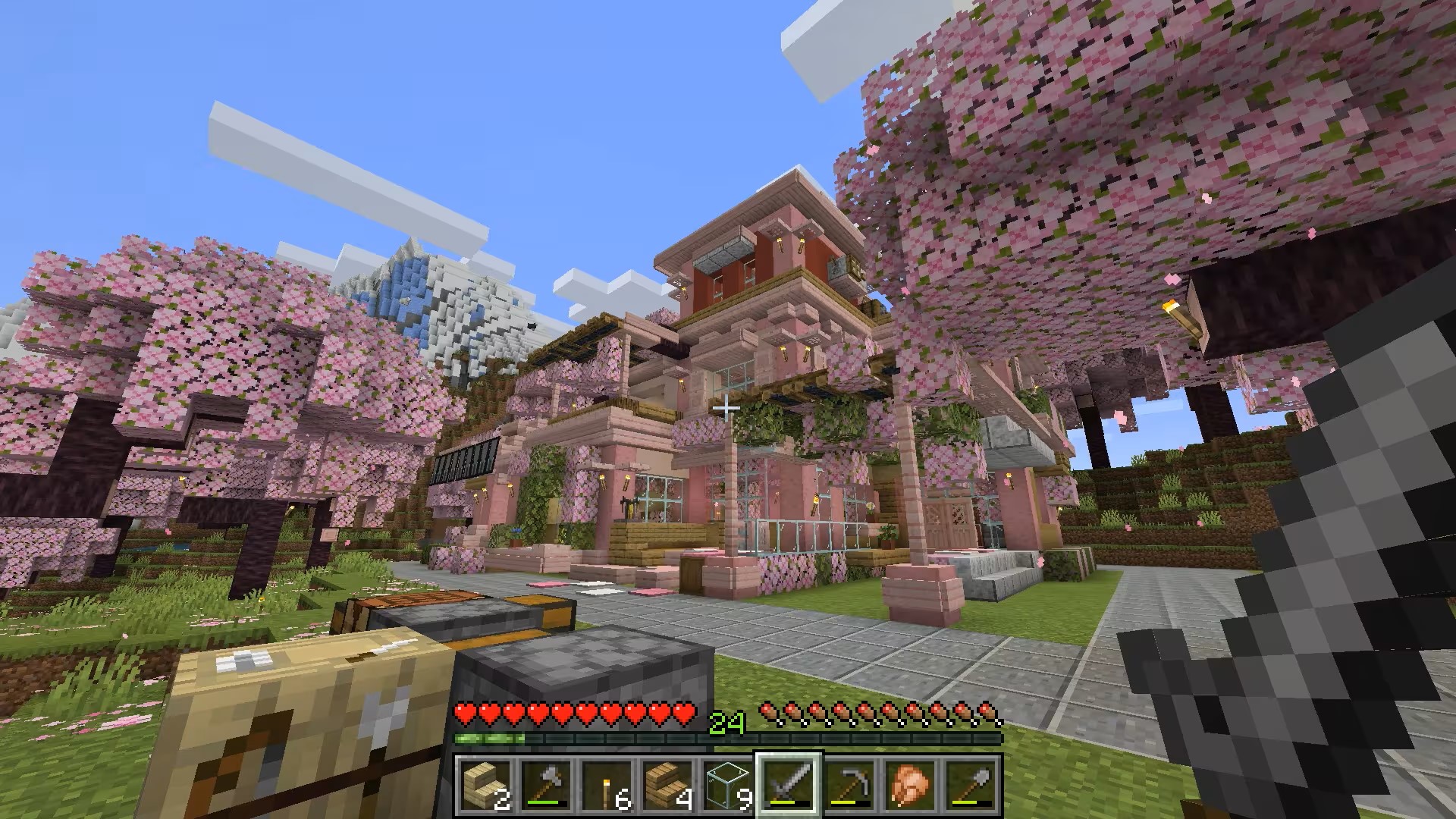The width and height of the screenshot is (1456, 819).
Task: Select the glass block slot
Action: pyautogui.click(x=728, y=783)
